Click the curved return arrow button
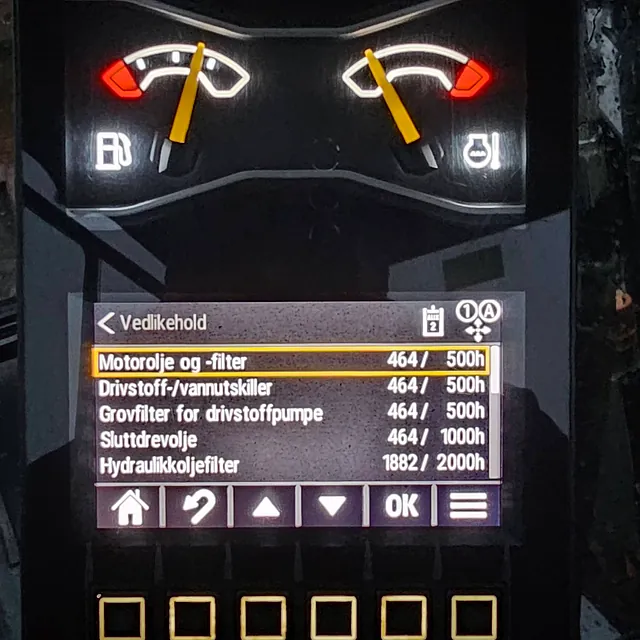The width and height of the screenshot is (640, 640). pyautogui.click(x=197, y=506)
